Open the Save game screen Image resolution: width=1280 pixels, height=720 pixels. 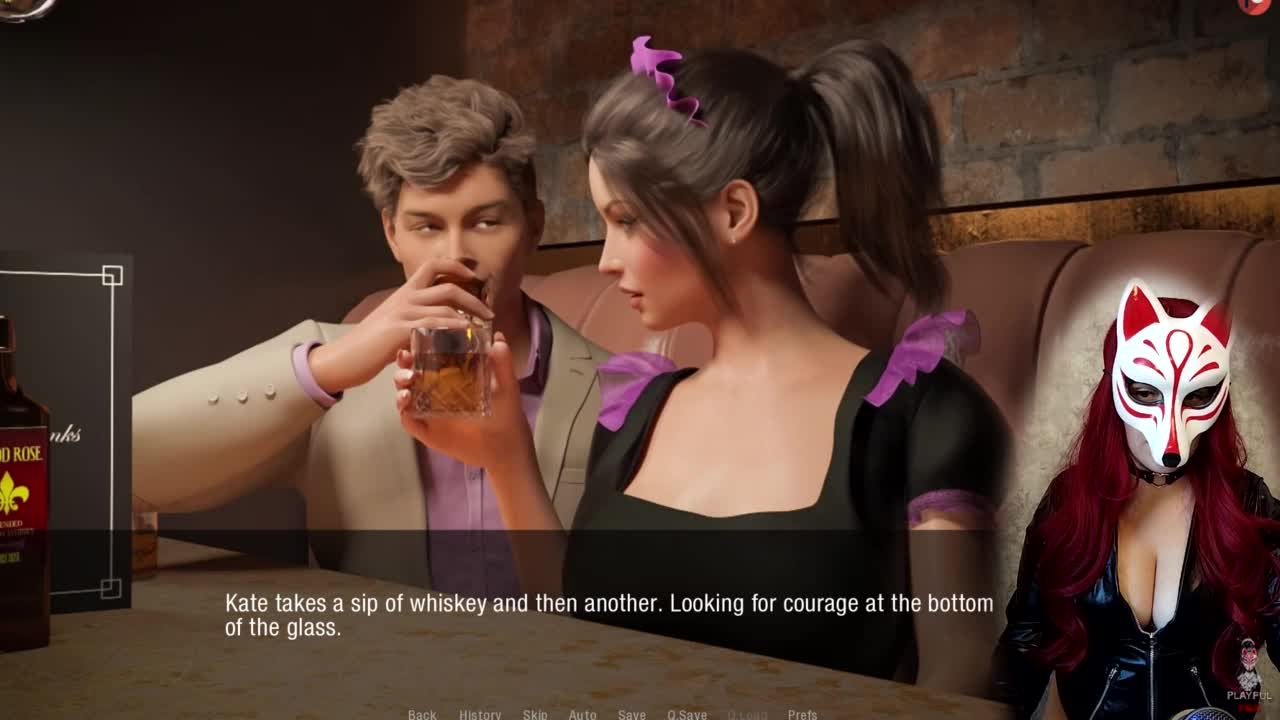point(631,714)
